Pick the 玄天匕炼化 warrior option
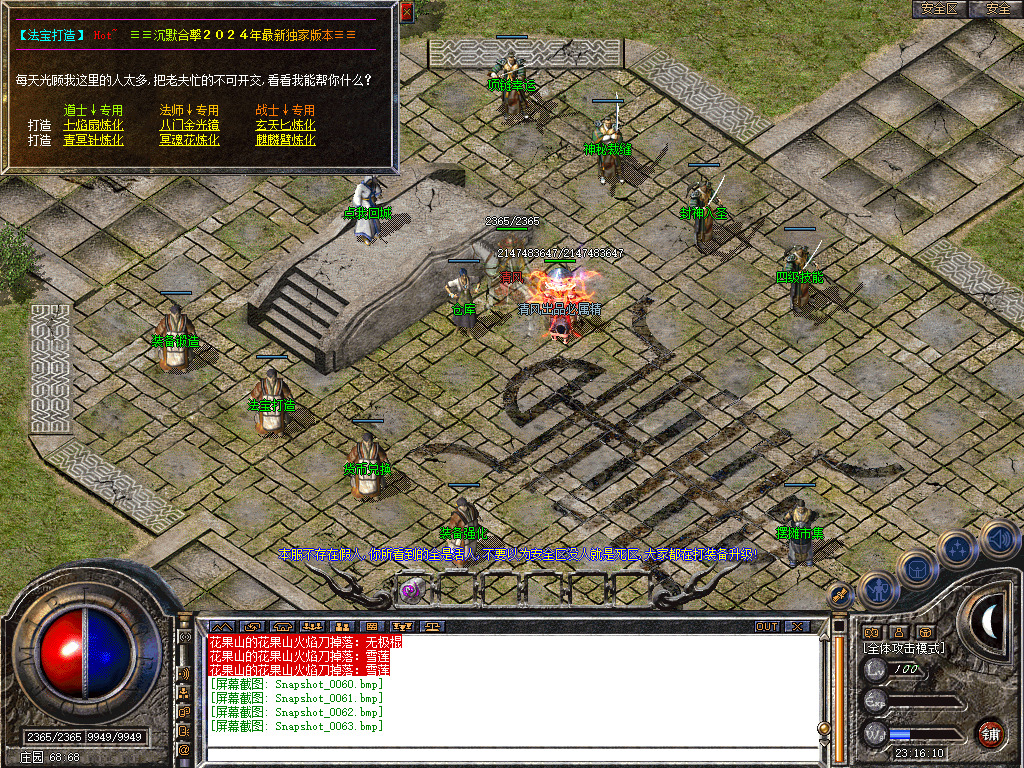The image size is (1024, 768). coord(285,125)
